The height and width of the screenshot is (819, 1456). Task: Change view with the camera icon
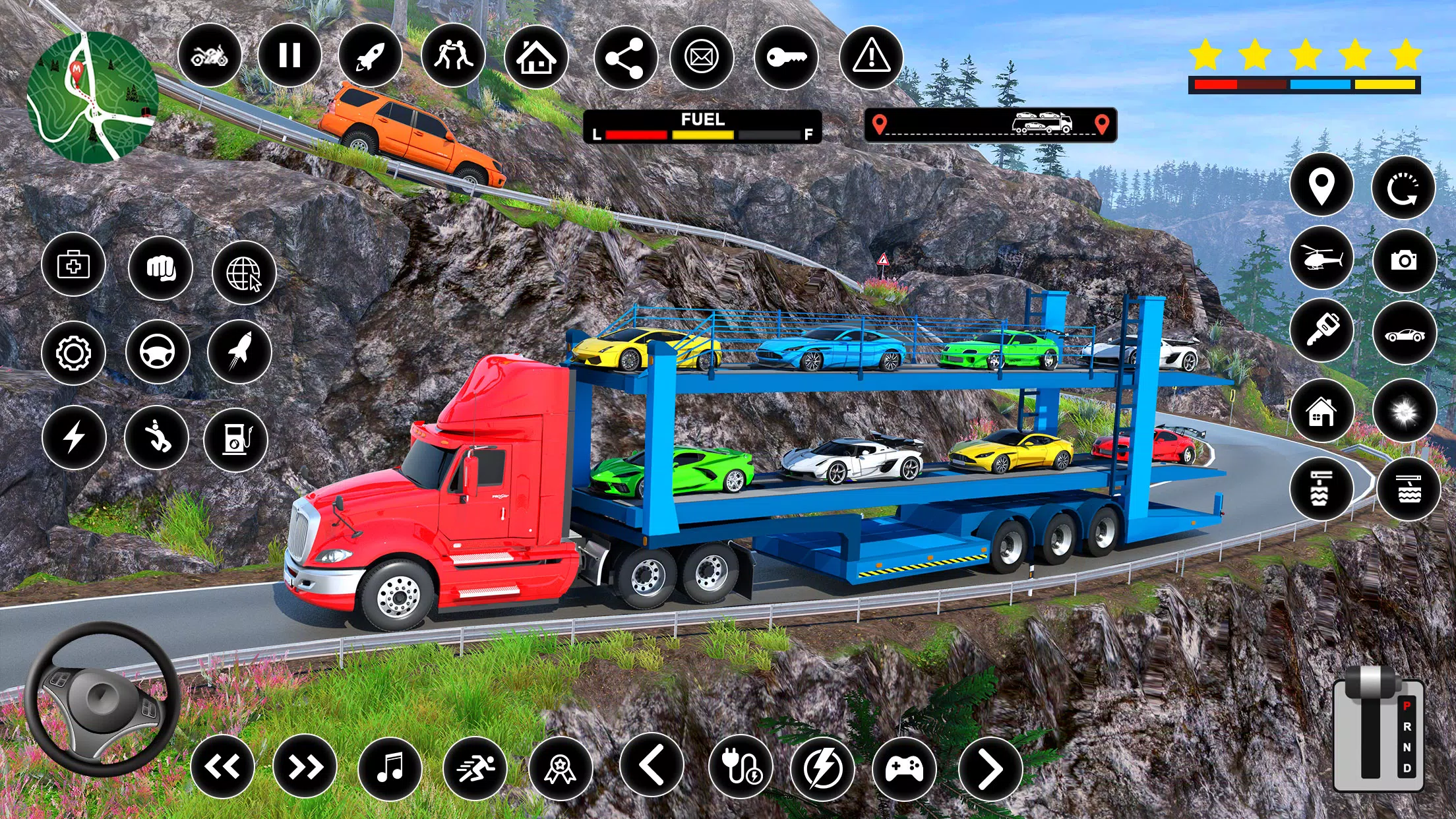click(x=1405, y=260)
